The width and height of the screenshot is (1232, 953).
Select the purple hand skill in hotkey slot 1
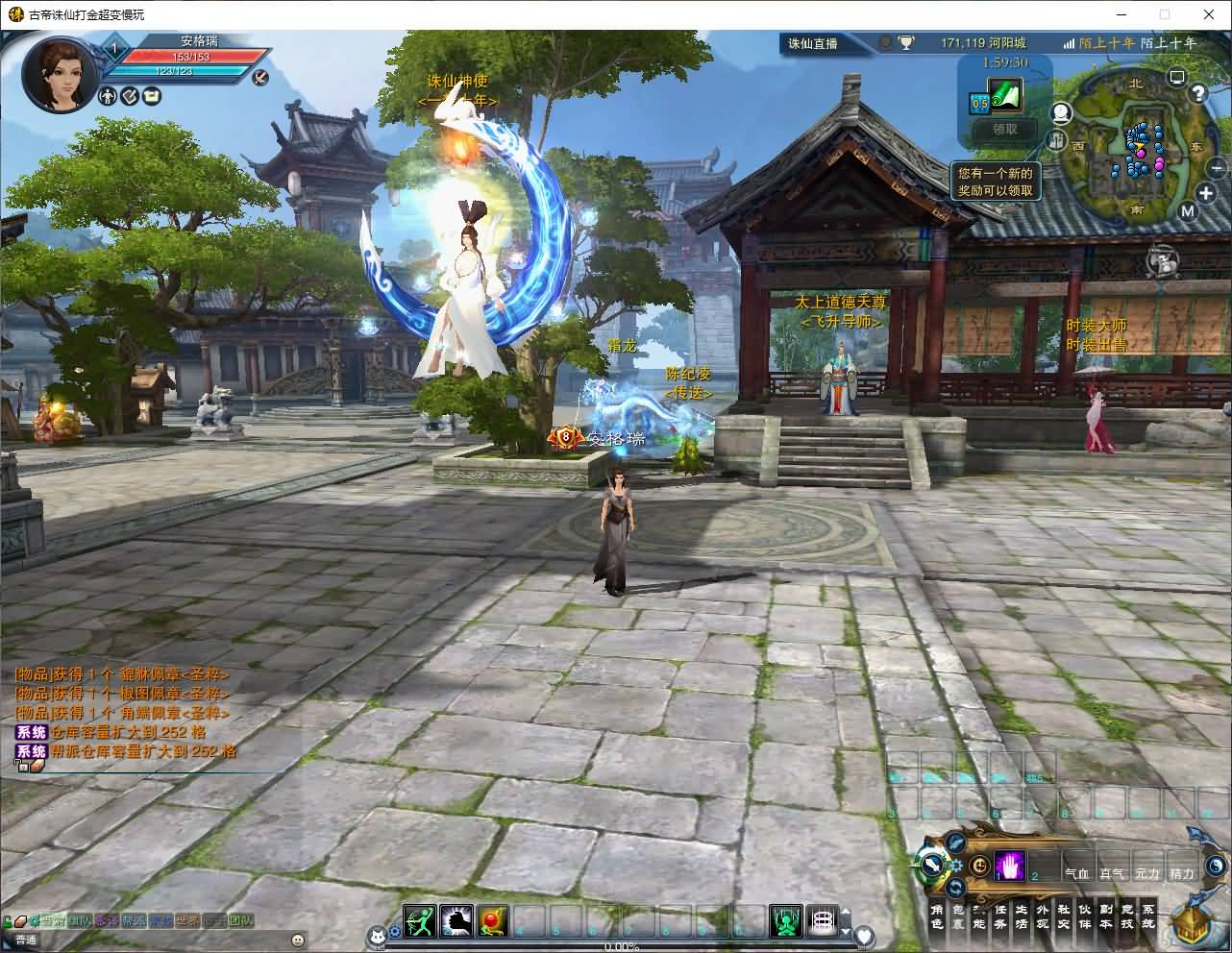[x=1009, y=865]
